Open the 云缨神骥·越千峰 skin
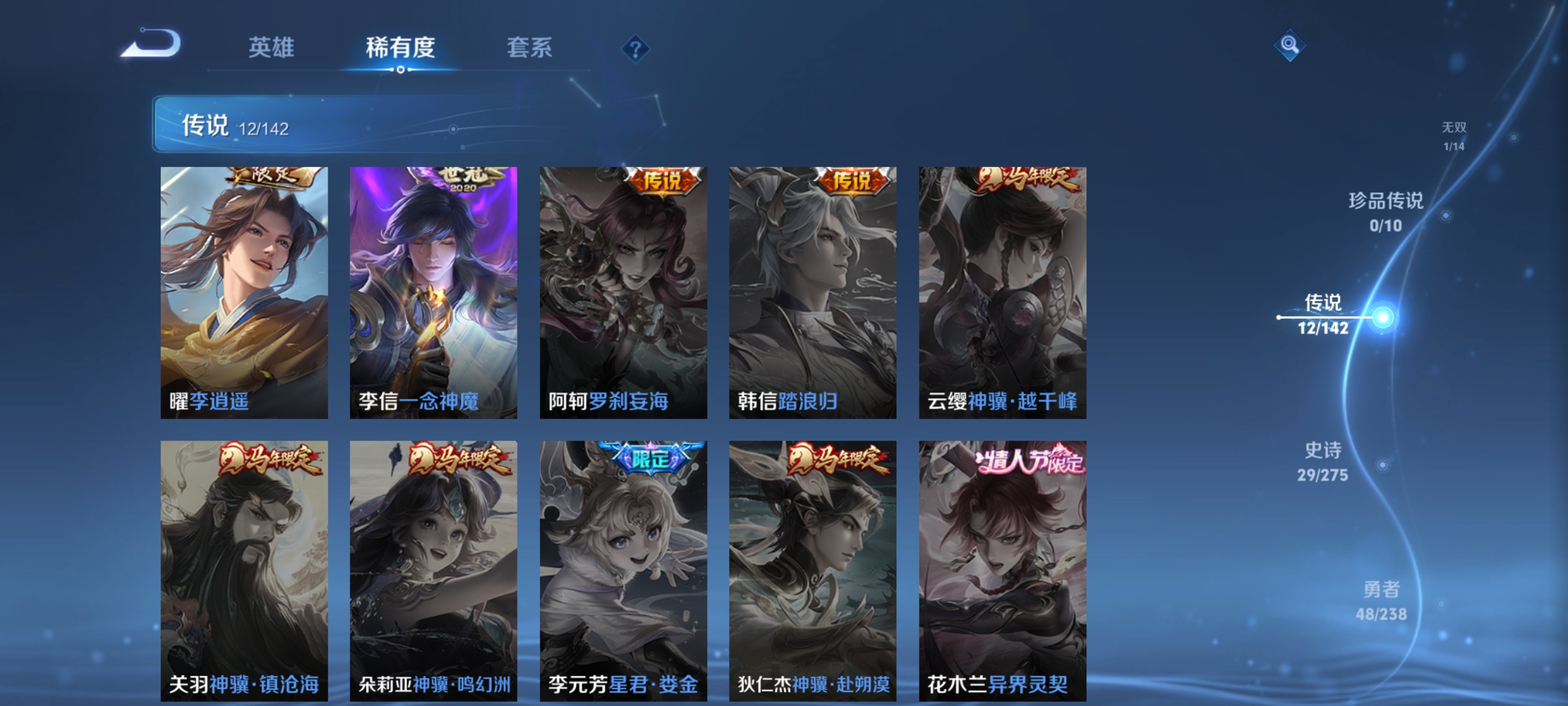1568x706 pixels. [1001, 292]
